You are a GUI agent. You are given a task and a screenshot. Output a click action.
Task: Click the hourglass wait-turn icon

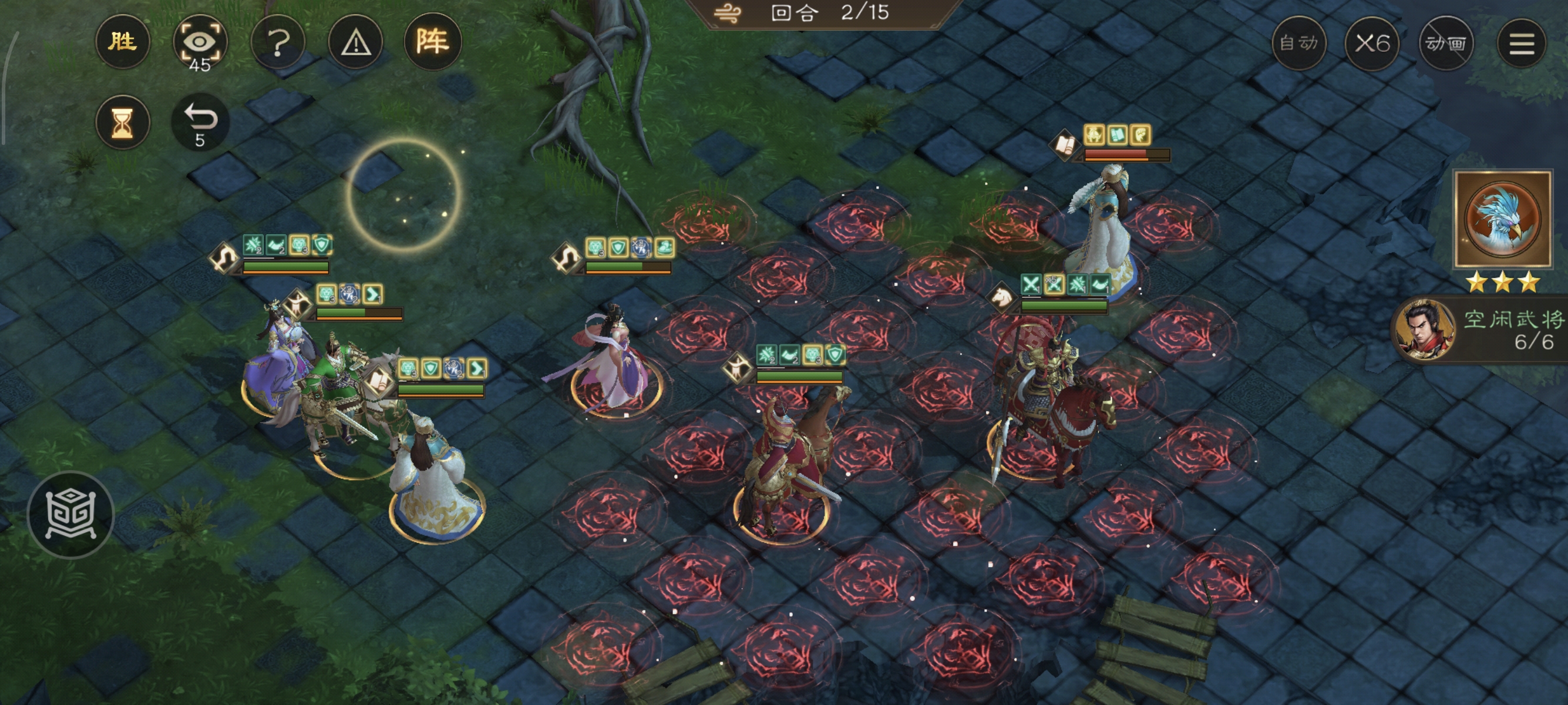pos(123,122)
